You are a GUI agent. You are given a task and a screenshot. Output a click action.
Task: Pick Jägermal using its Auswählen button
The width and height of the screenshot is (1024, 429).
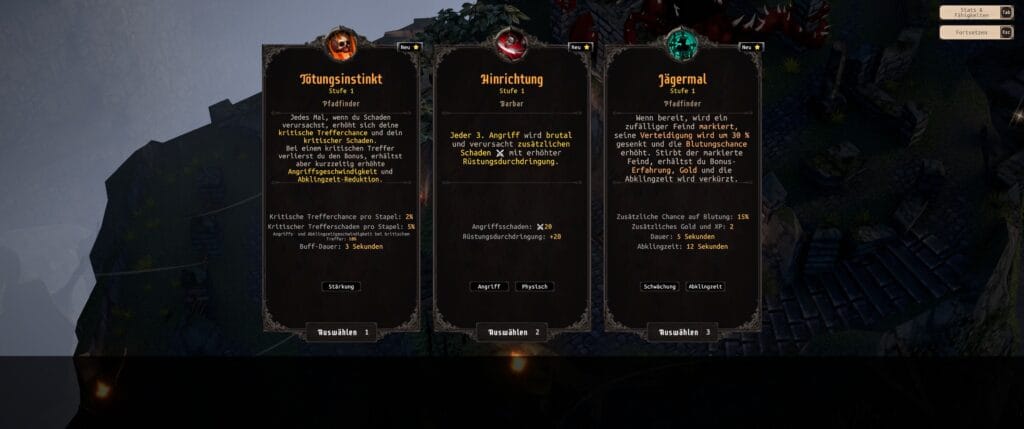tap(683, 332)
